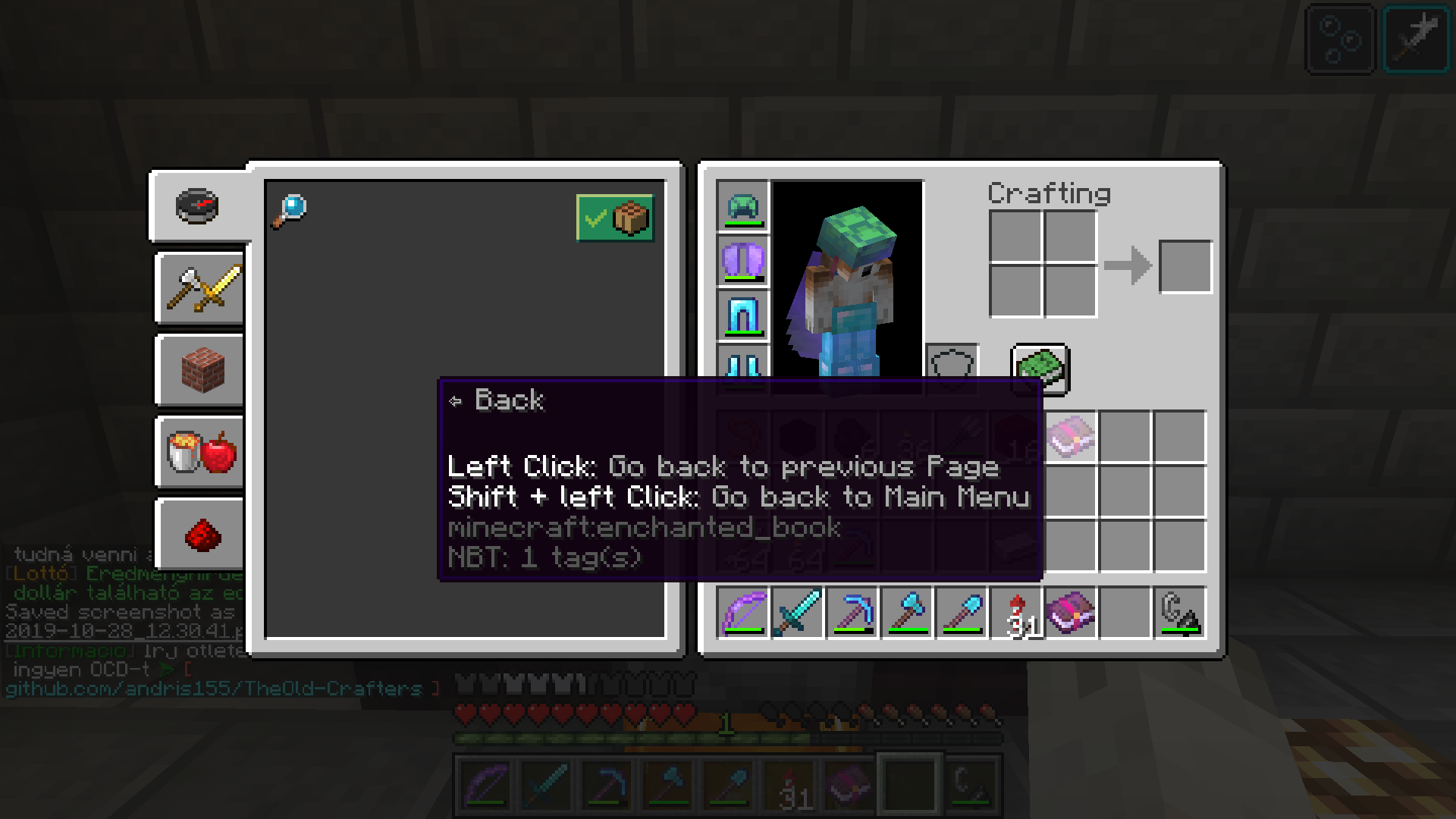
Task: Click the stack of 31 arrows
Action: click(1018, 613)
